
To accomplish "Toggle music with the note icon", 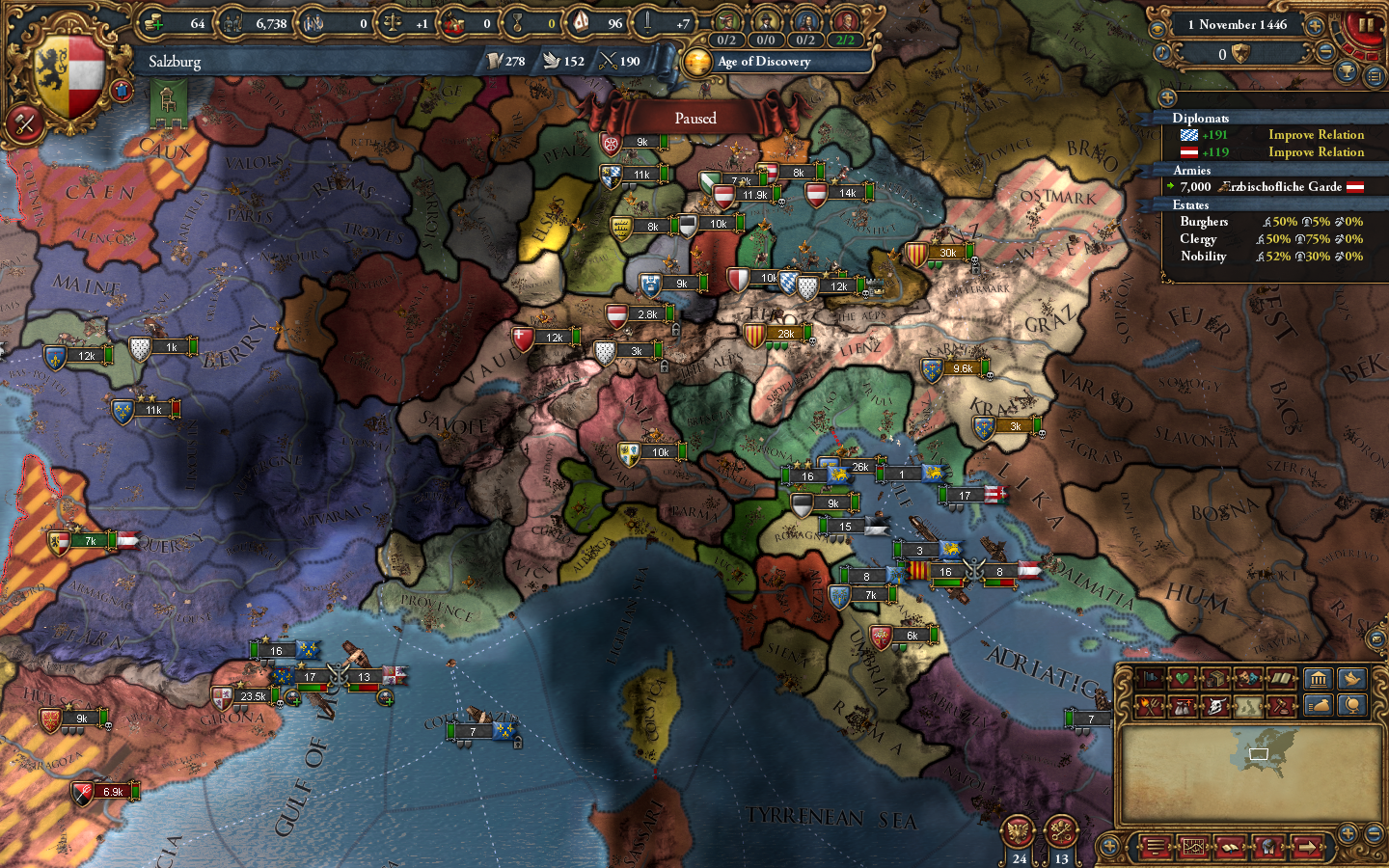I will [x=1162, y=53].
